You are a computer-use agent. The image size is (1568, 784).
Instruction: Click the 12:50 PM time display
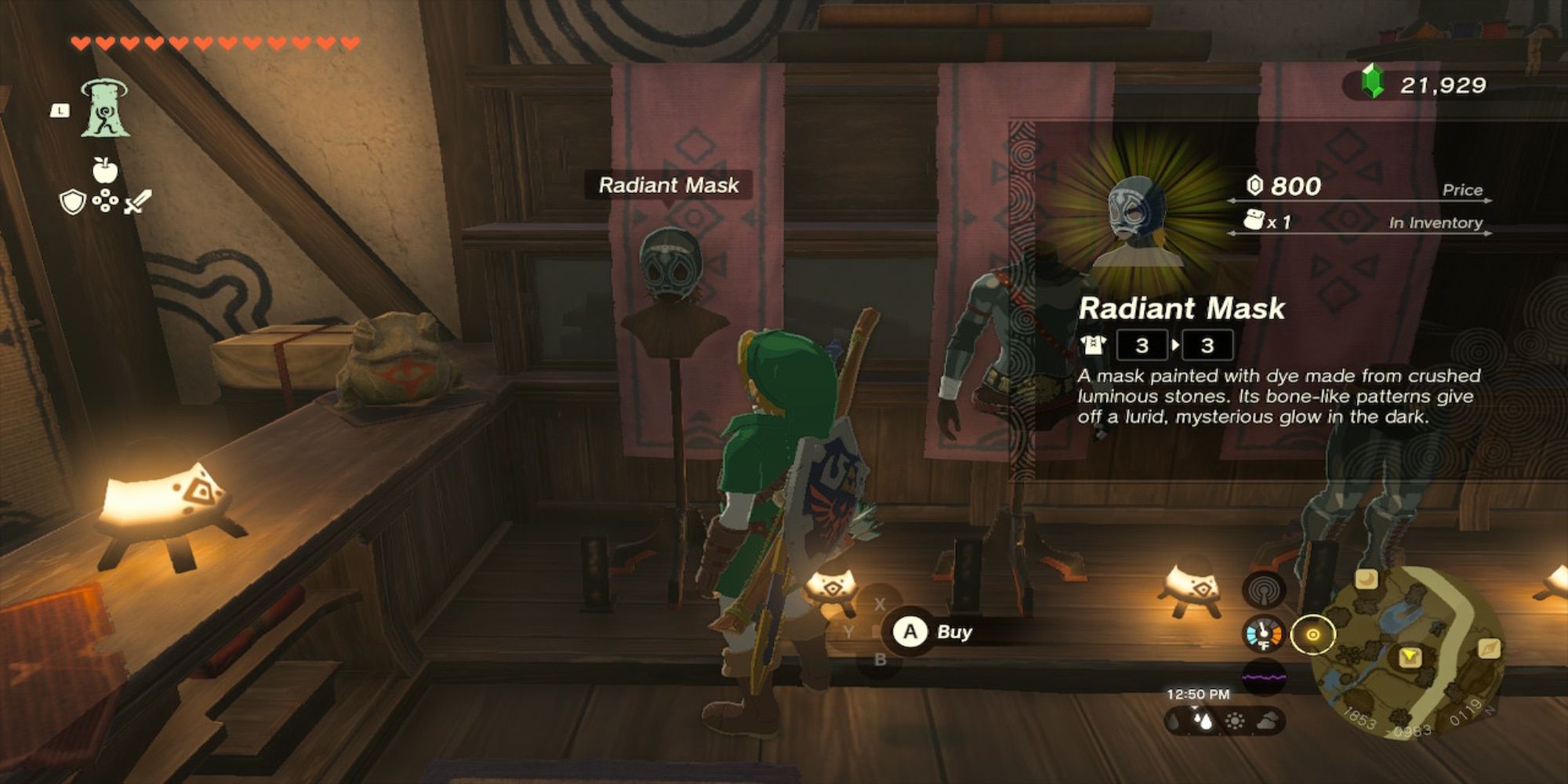1196,695
